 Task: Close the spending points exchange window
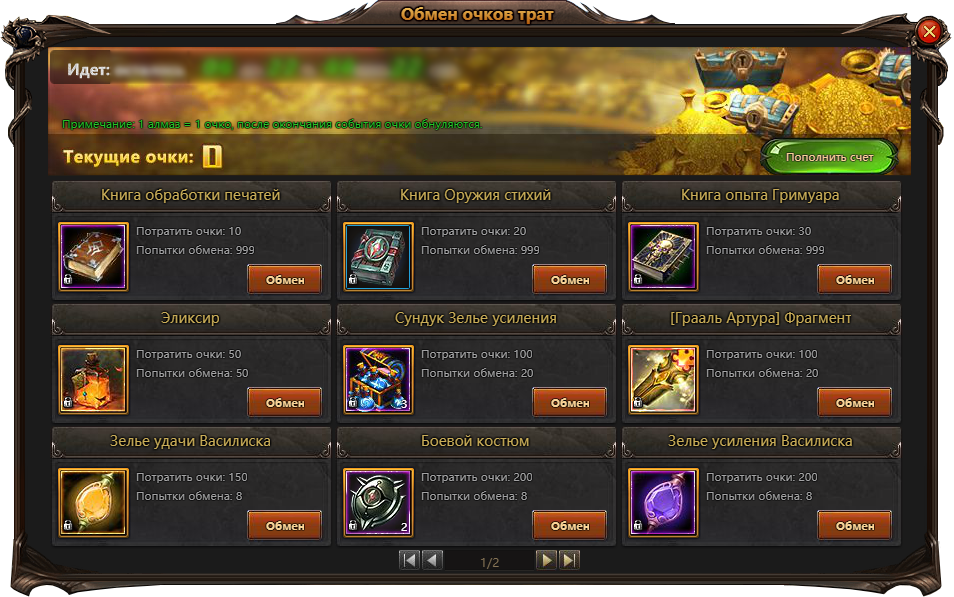pyautogui.click(x=929, y=32)
